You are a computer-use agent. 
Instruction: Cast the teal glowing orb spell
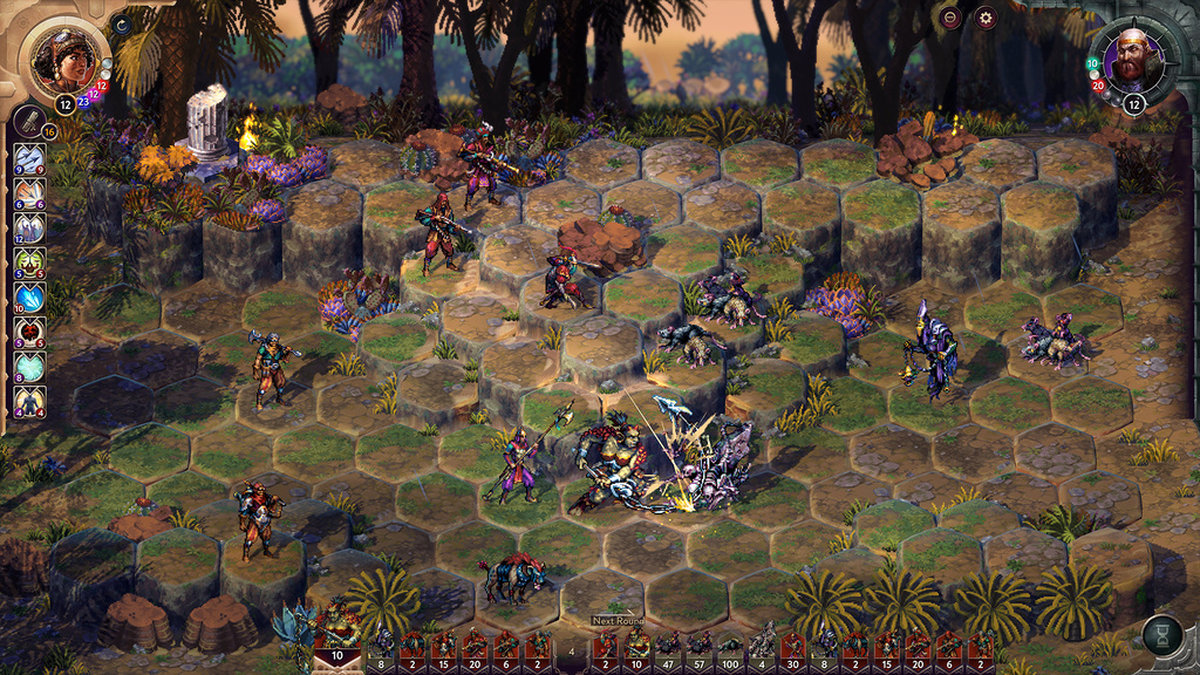tap(29, 367)
